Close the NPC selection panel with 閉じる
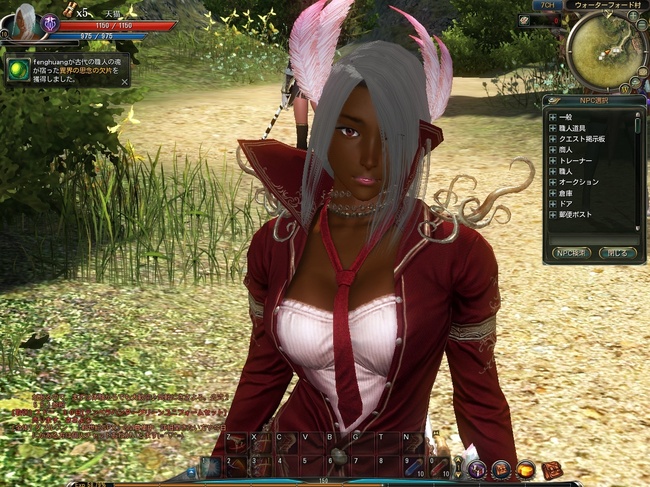Screen dimensions: 650x487 pyautogui.click(x=617, y=253)
